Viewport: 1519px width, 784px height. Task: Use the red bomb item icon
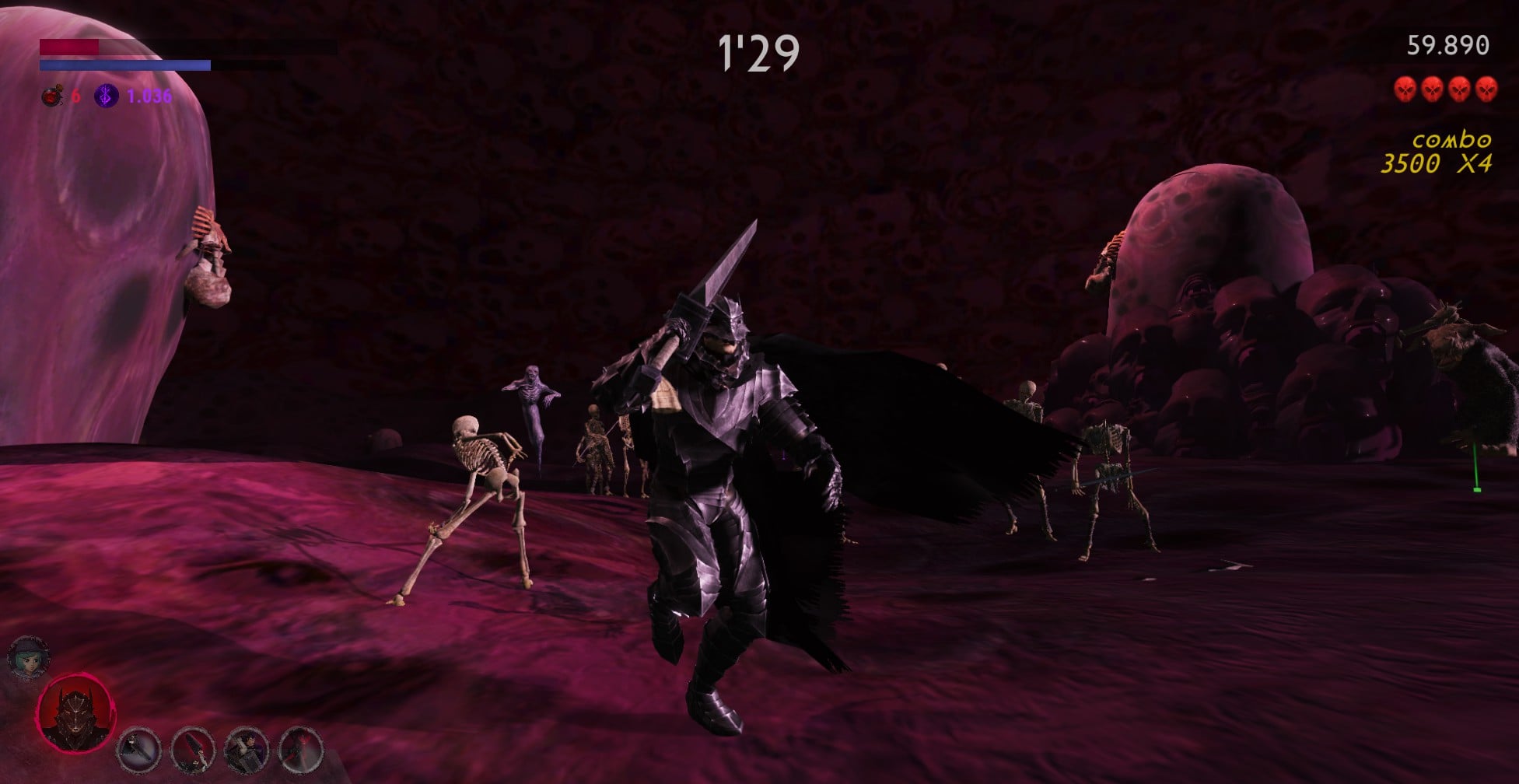[x=52, y=96]
